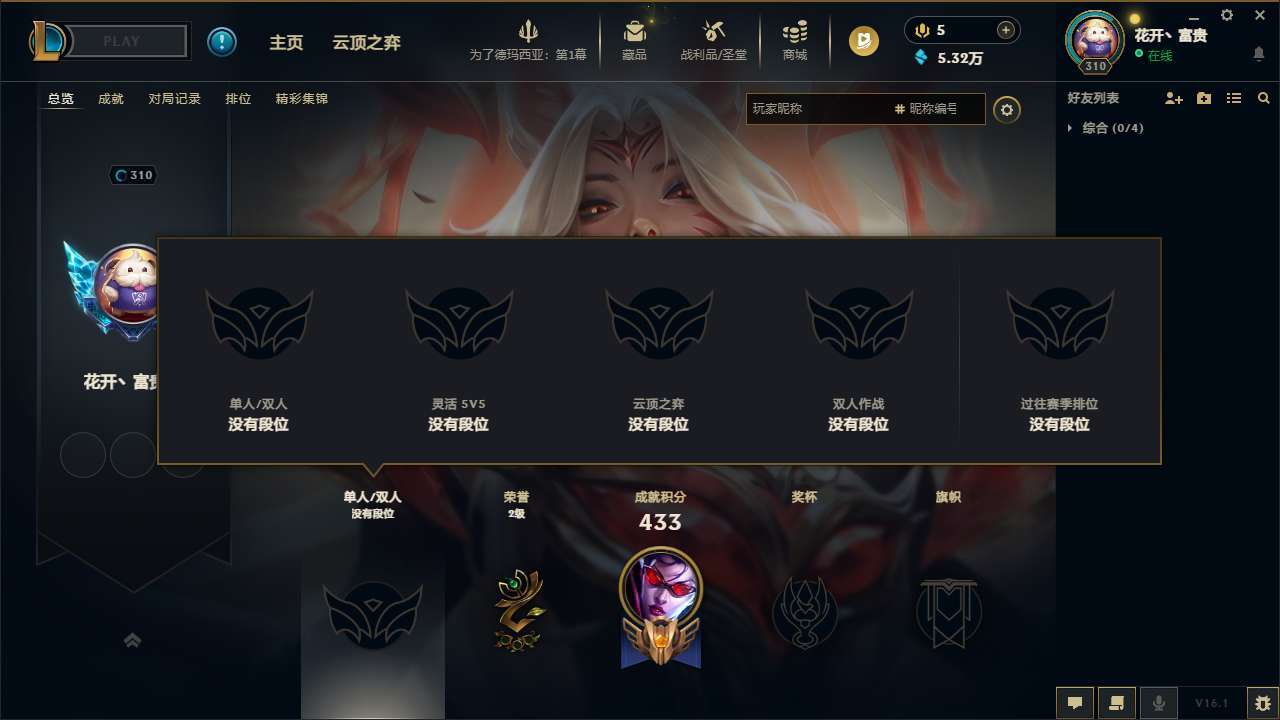
Task: Collapse the rank banner with the chevron
Action: 133,640
